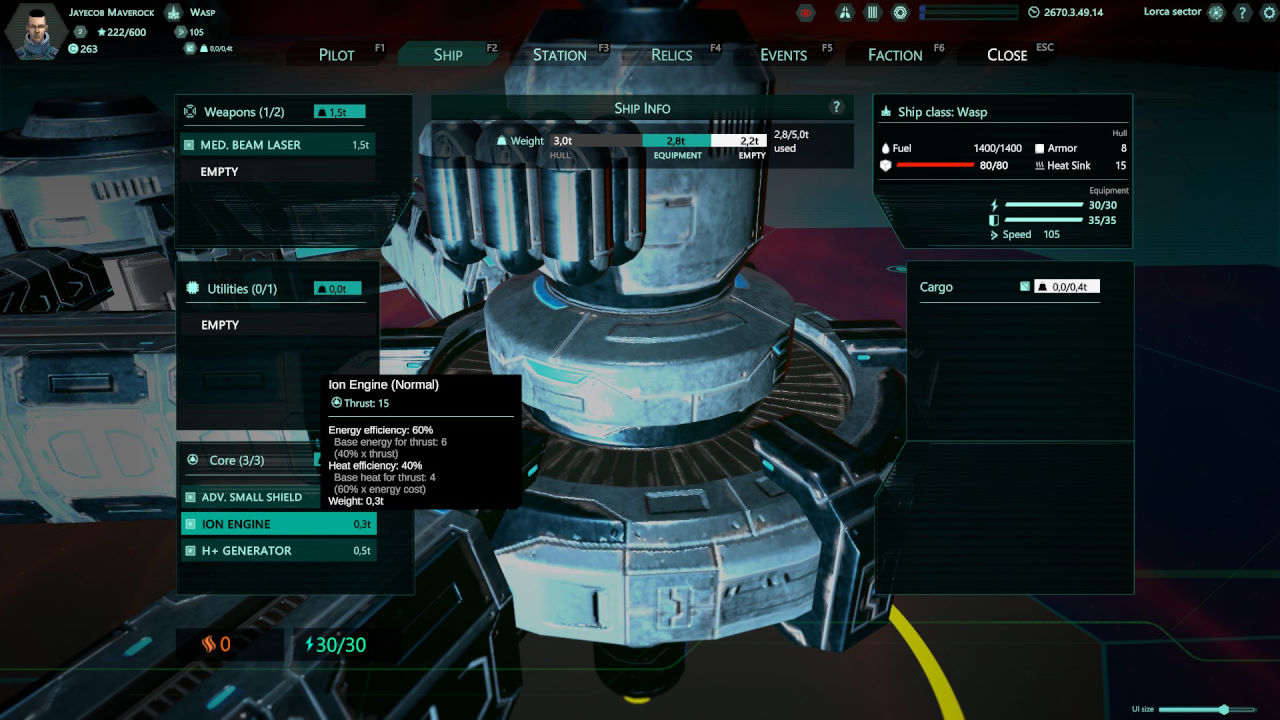The image size is (1280, 720).
Task: Open the top-bar help question mark
Action: point(1242,13)
